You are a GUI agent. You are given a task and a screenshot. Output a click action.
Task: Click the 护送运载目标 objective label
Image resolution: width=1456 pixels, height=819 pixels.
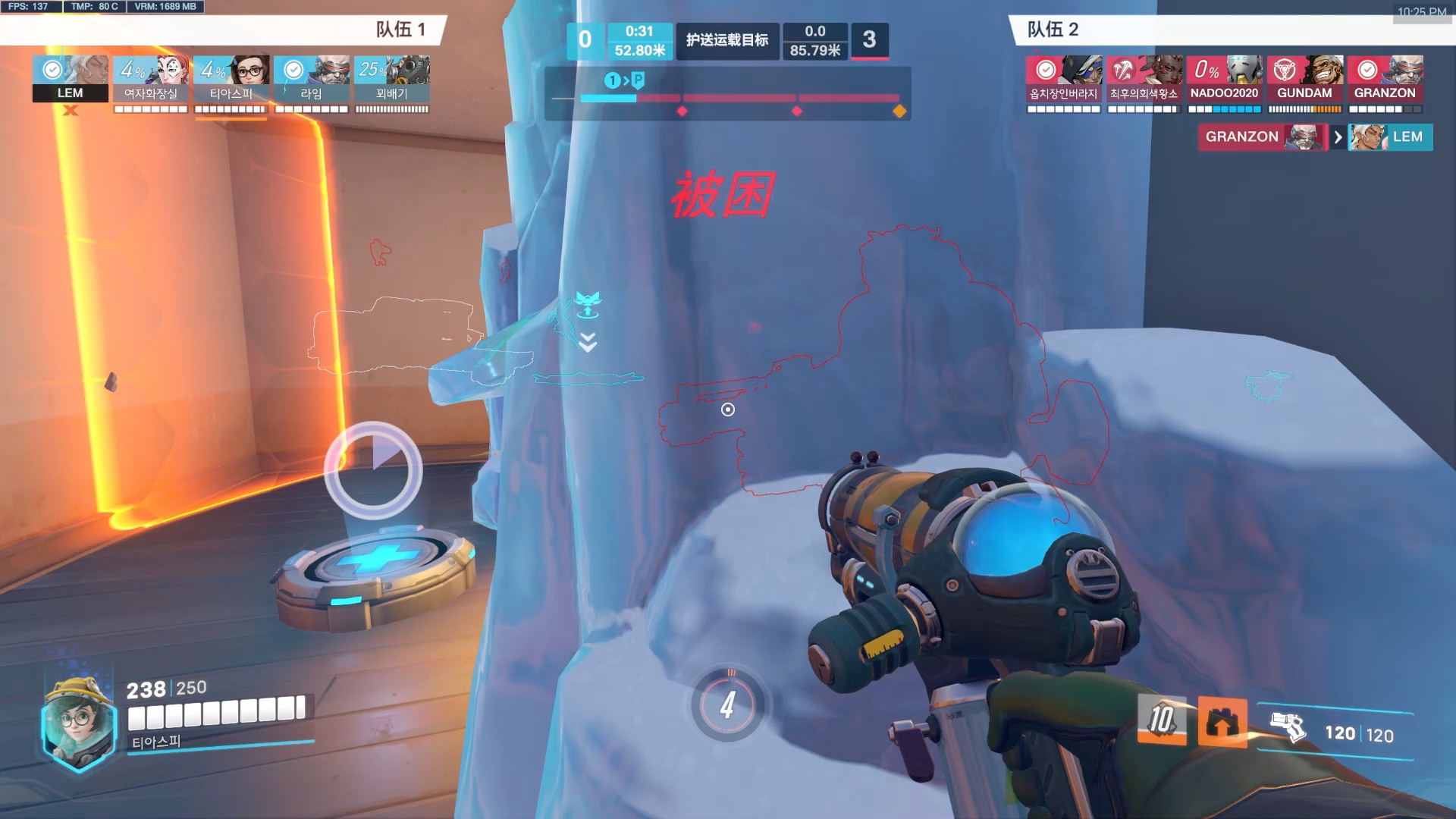[x=727, y=40]
